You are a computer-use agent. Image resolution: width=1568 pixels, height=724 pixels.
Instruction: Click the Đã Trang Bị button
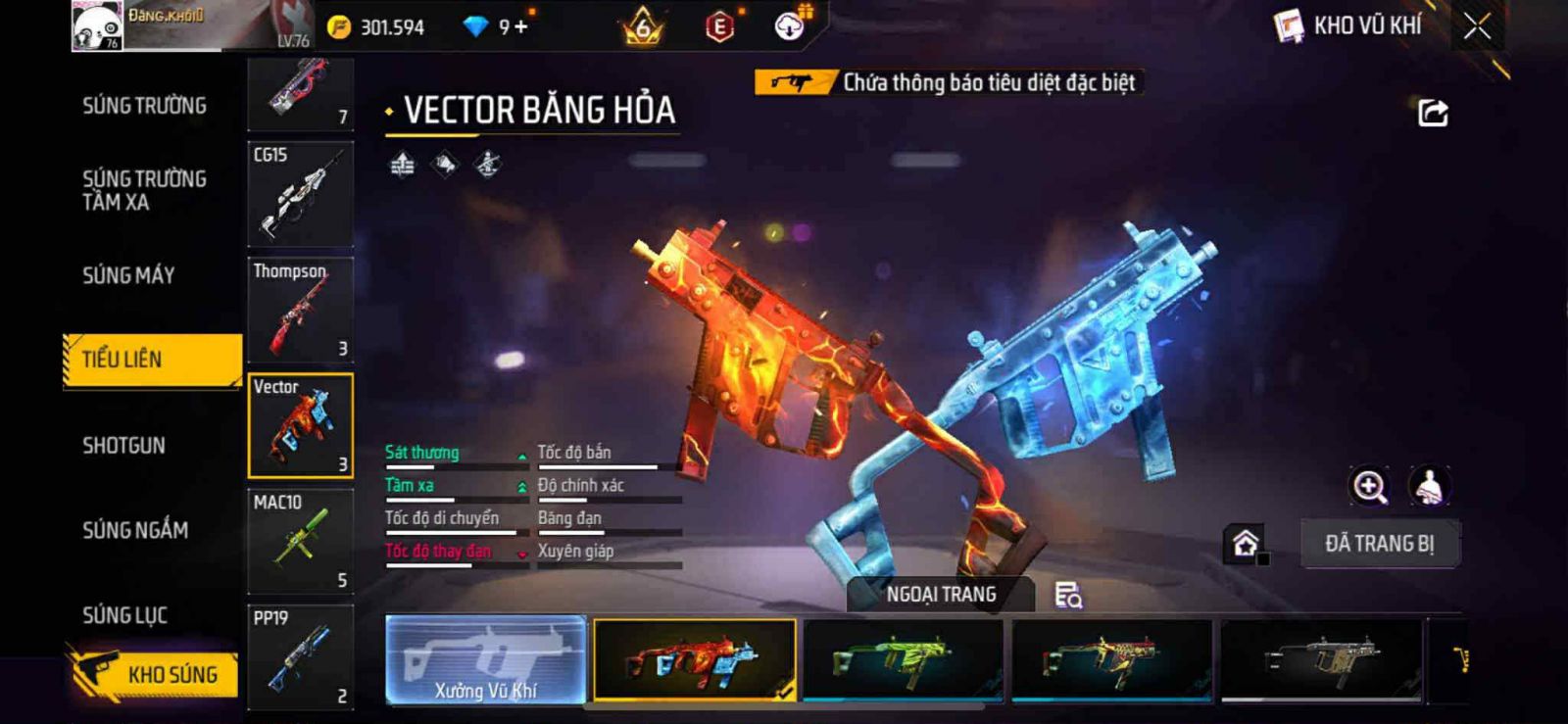(1379, 544)
